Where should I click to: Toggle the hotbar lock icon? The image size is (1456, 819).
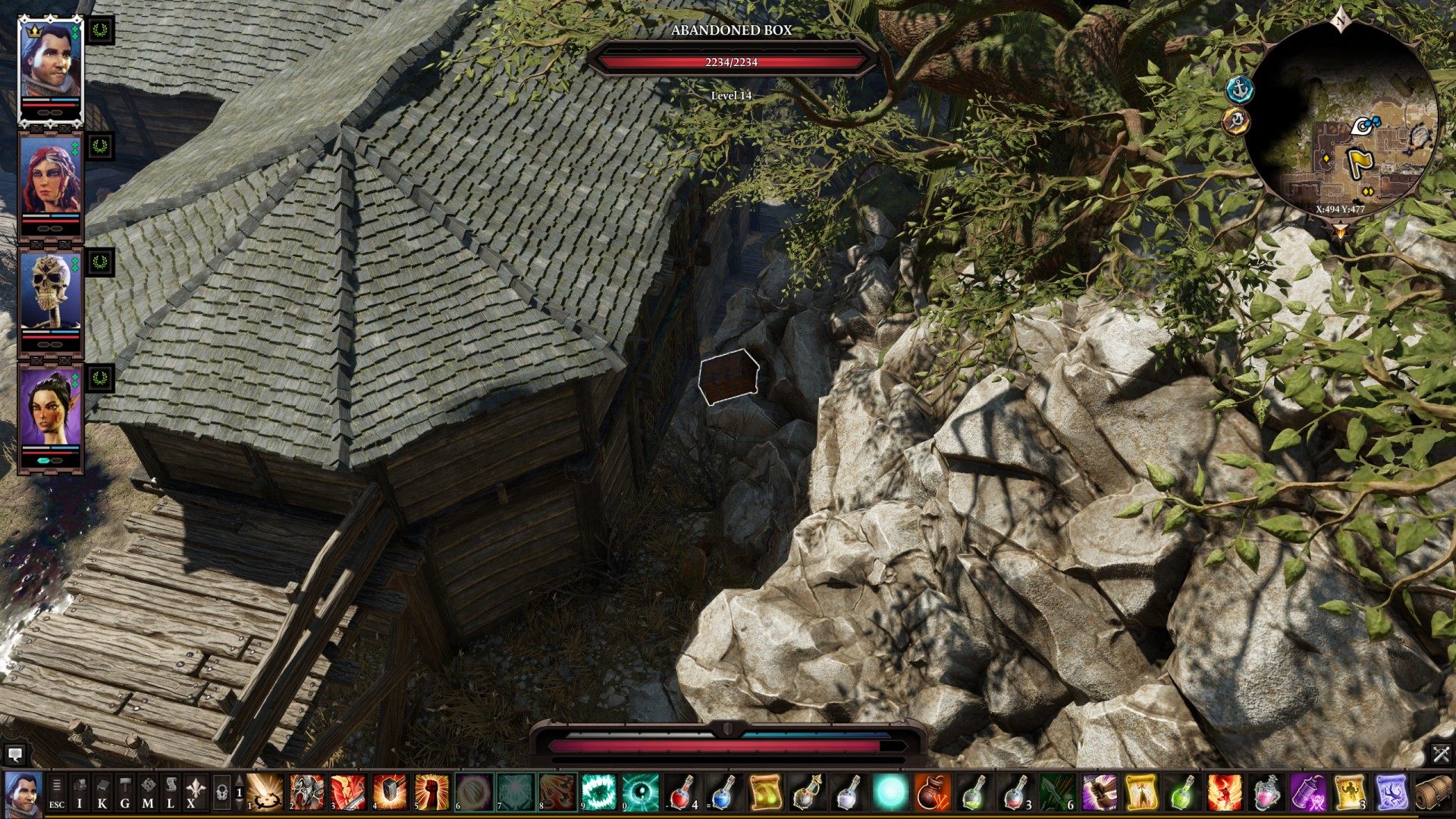pos(221,792)
